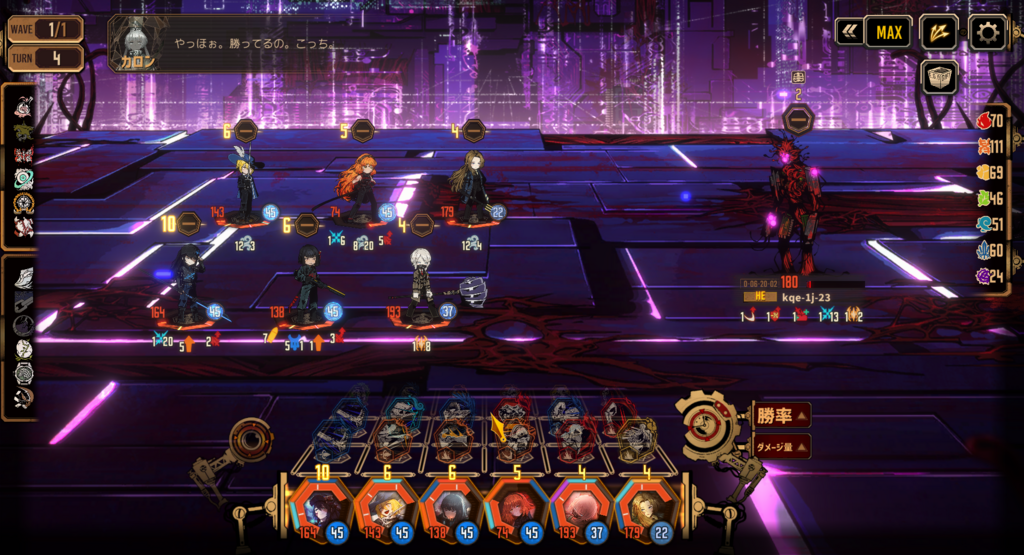Select the first sinner portrait with speed 10
Viewport: 1024px width, 555px height.
click(322, 510)
